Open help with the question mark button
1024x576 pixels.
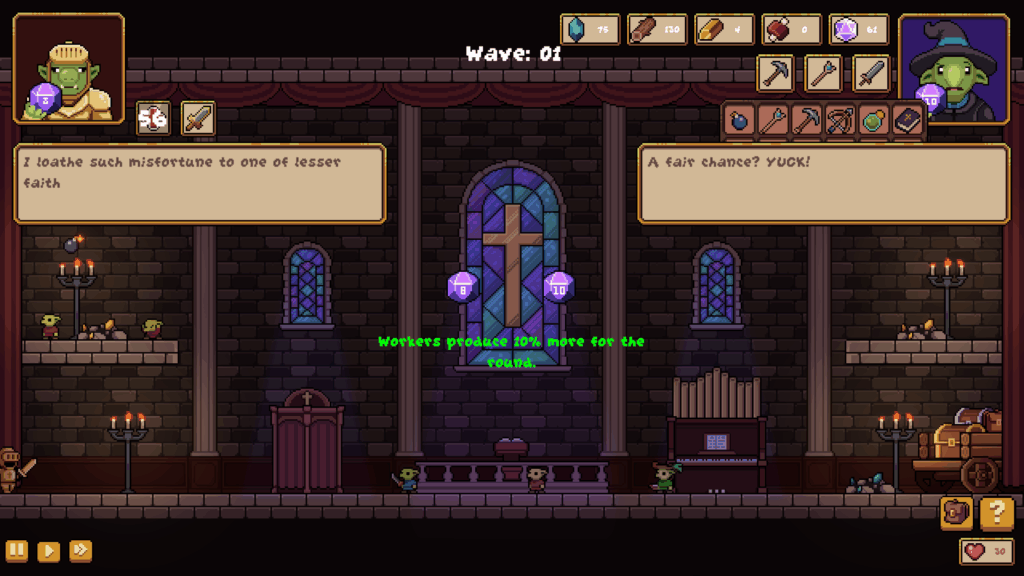996,513
